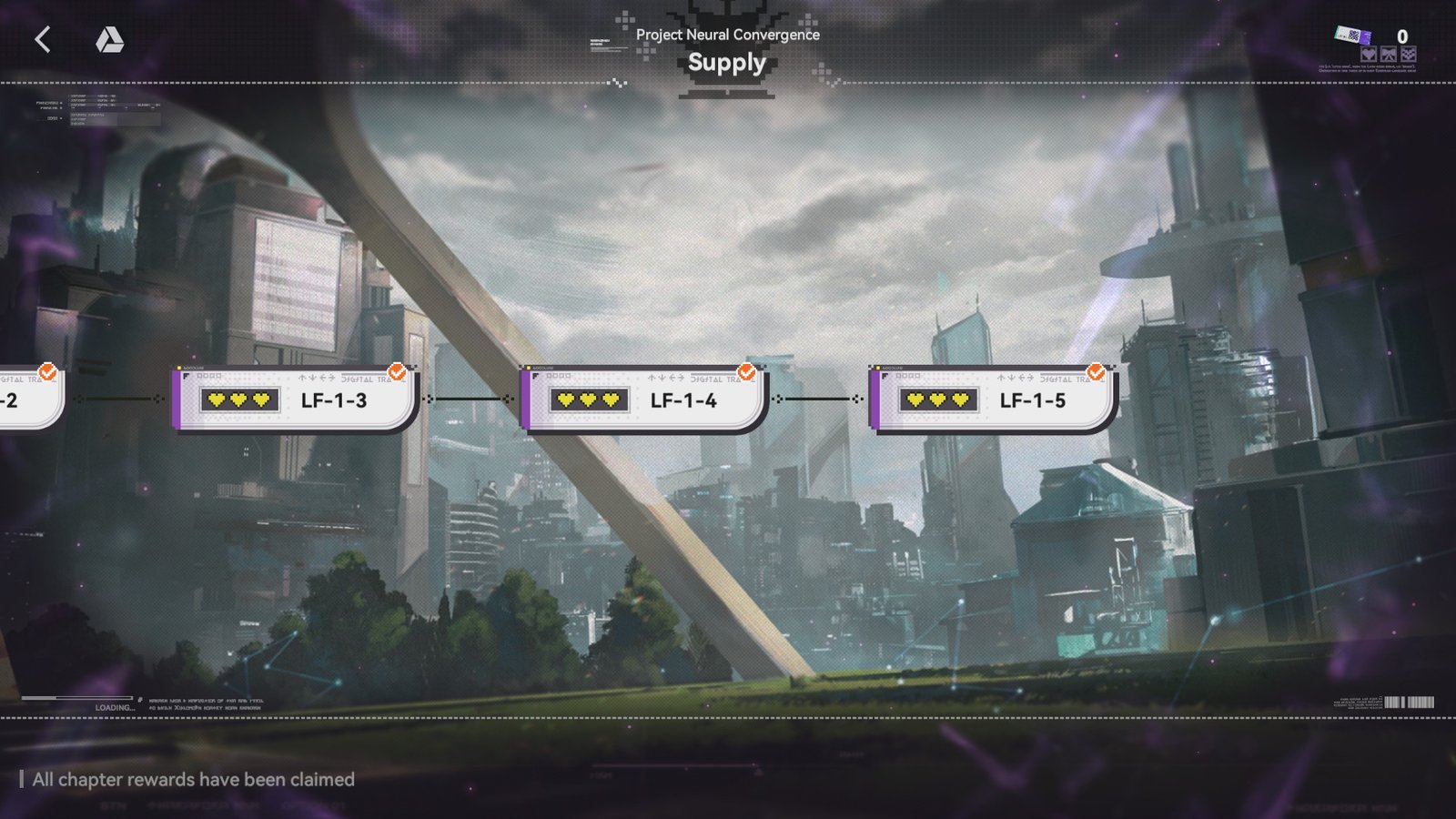Select stage LF-1-3
This screenshot has width=1456, height=819.
(x=295, y=399)
